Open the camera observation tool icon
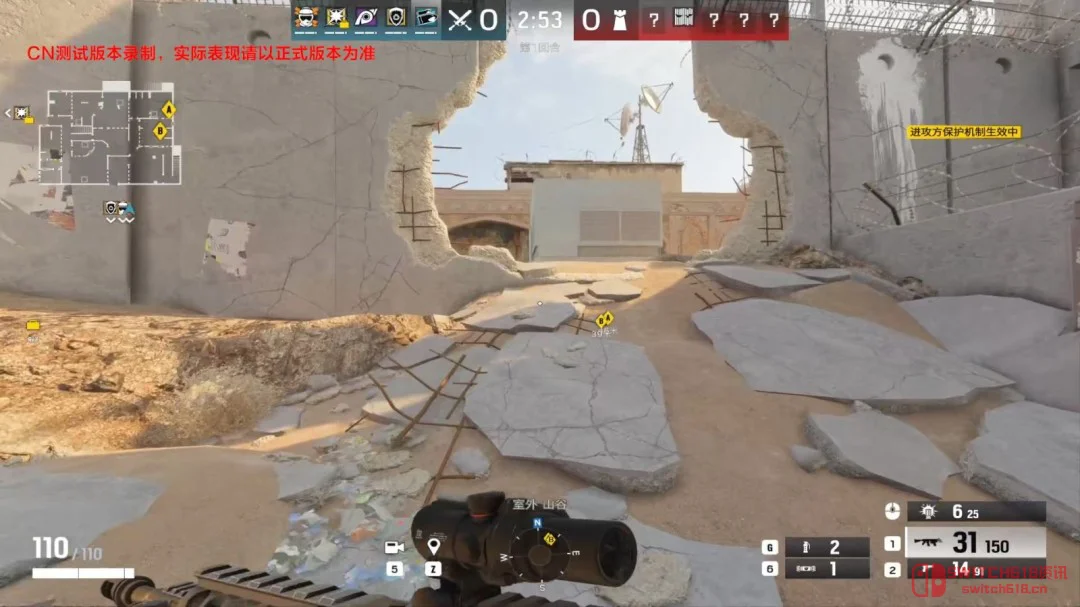This screenshot has width=1080, height=607. tap(394, 547)
